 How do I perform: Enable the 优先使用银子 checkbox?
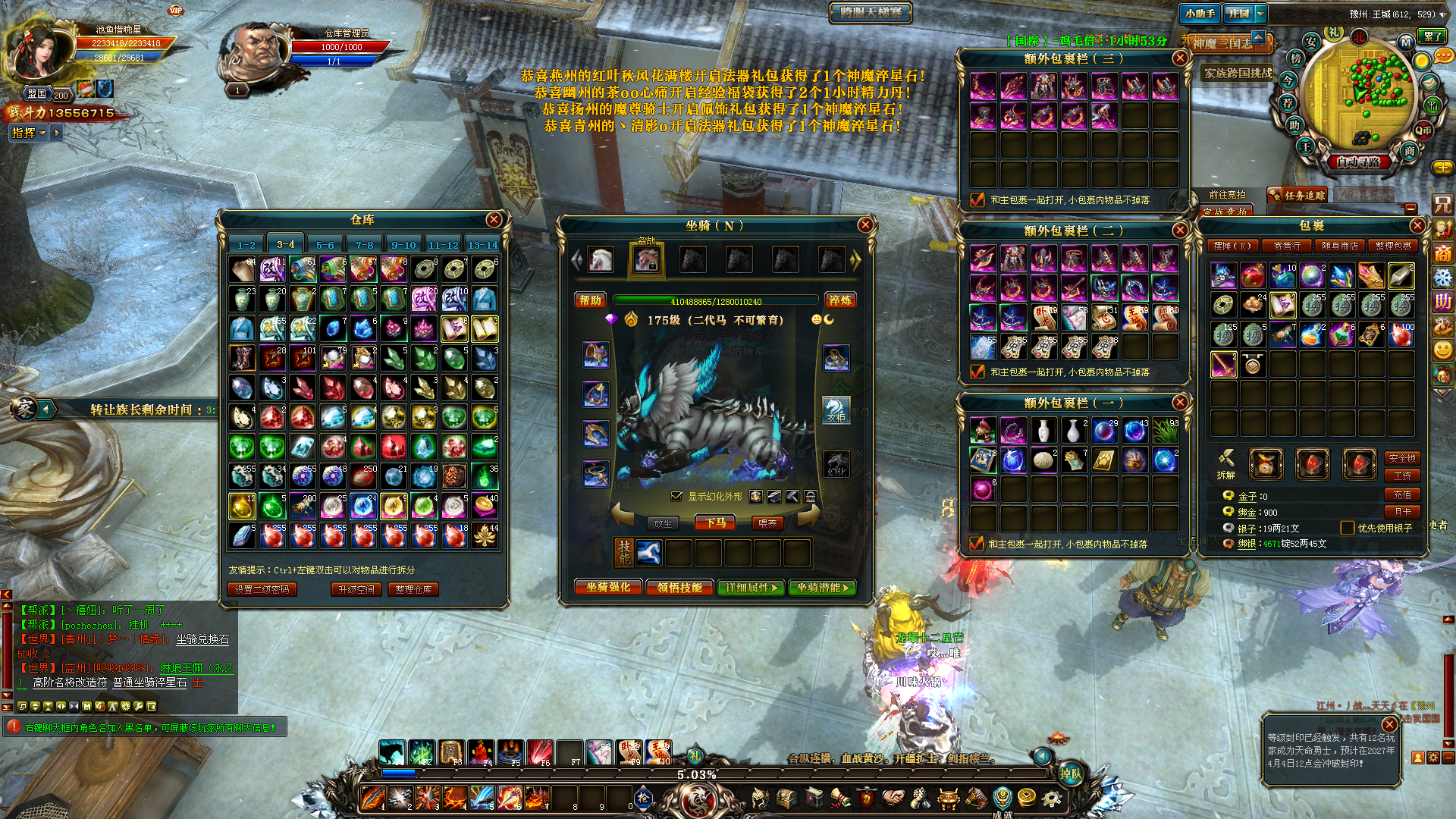[x=1348, y=528]
